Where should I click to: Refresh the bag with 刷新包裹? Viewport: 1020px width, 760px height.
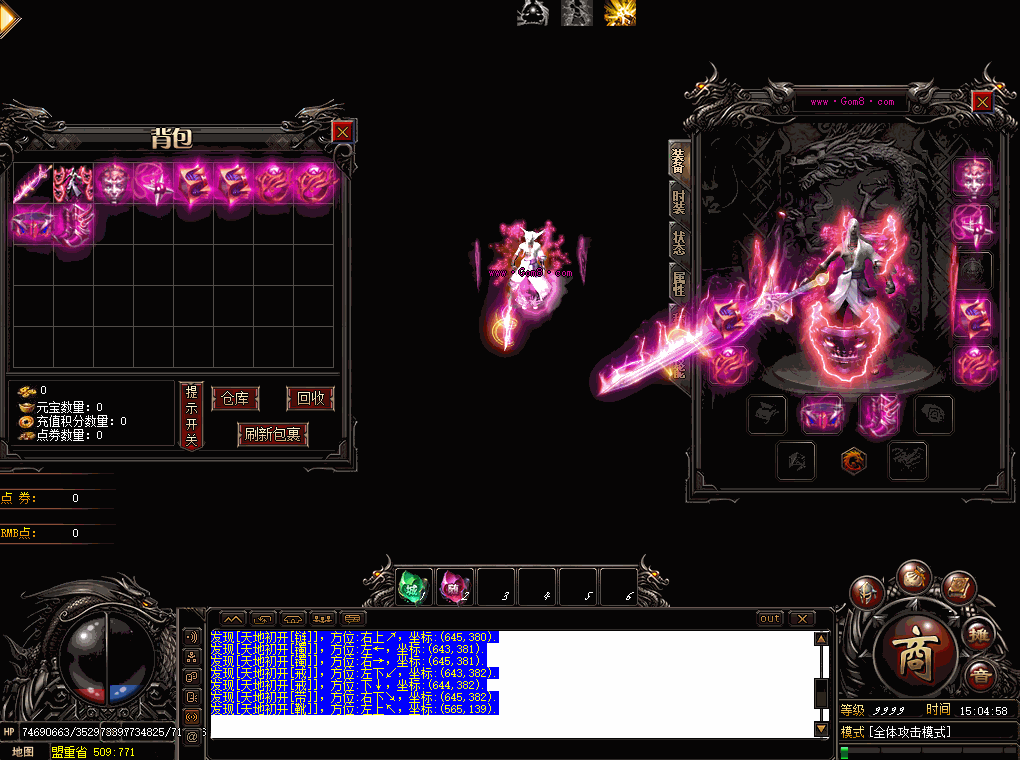[273, 435]
